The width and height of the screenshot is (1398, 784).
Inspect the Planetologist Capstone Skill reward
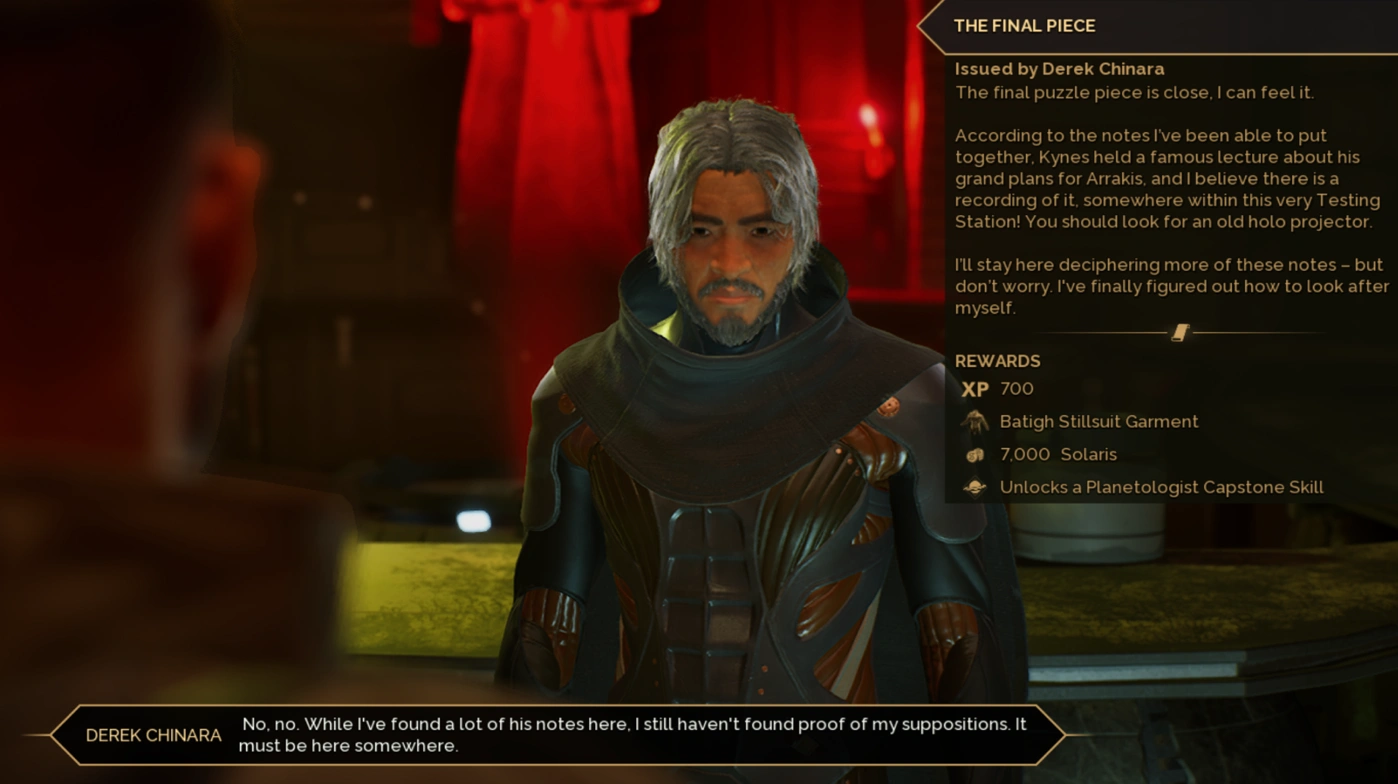click(x=1160, y=487)
